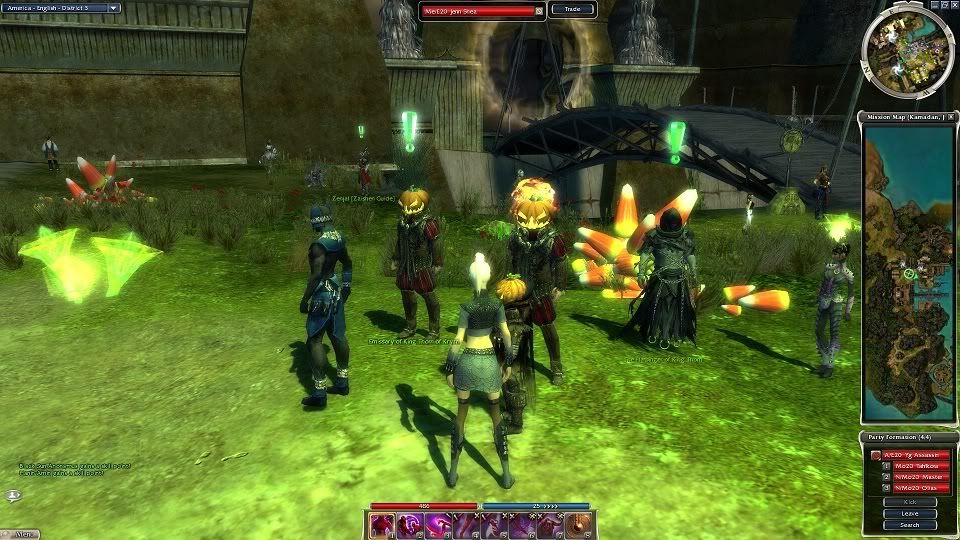Open the Menu button
The width and height of the screenshot is (960, 540).
click(22, 534)
